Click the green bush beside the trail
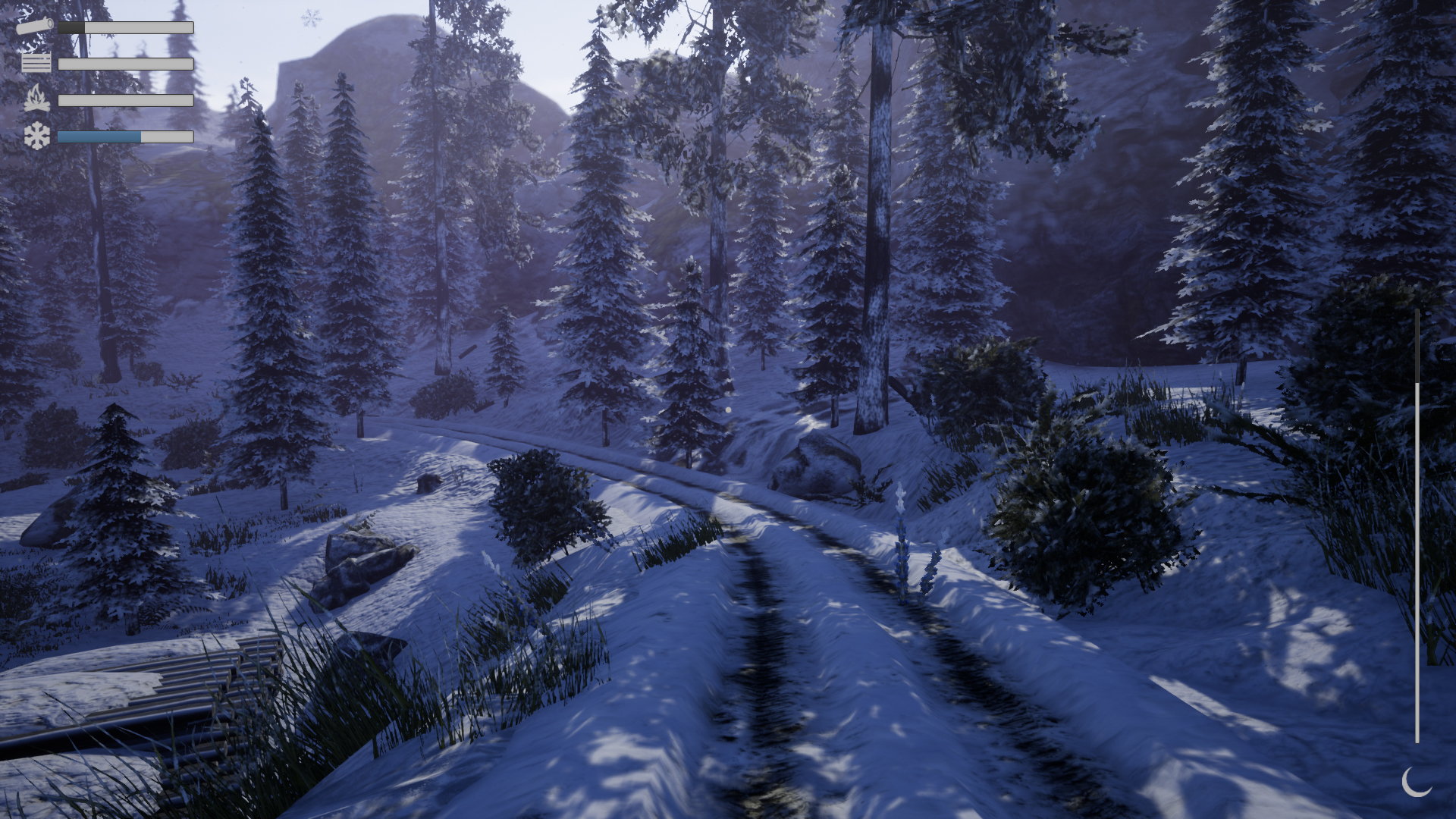The height and width of the screenshot is (819, 1456). tap(1077, 500)
